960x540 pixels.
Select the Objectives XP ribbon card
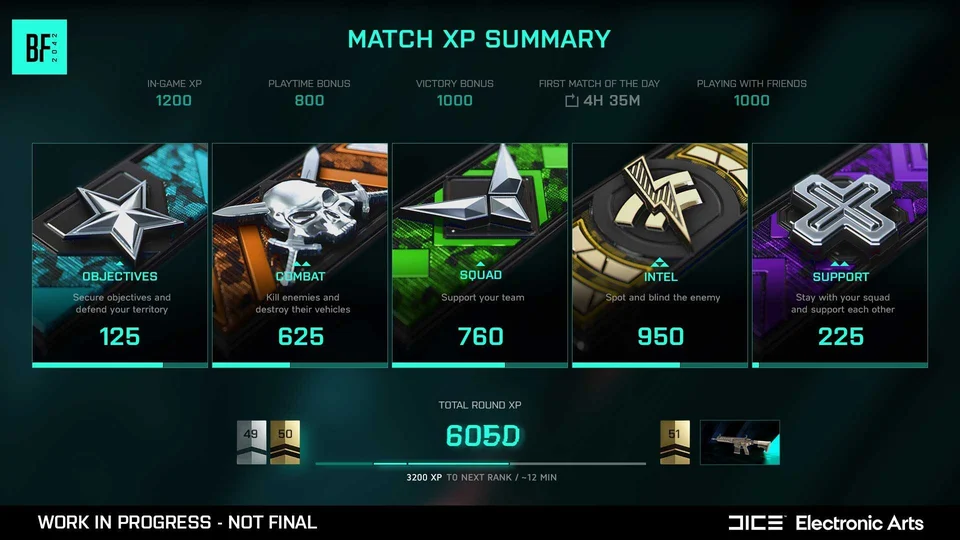[120, 254]
